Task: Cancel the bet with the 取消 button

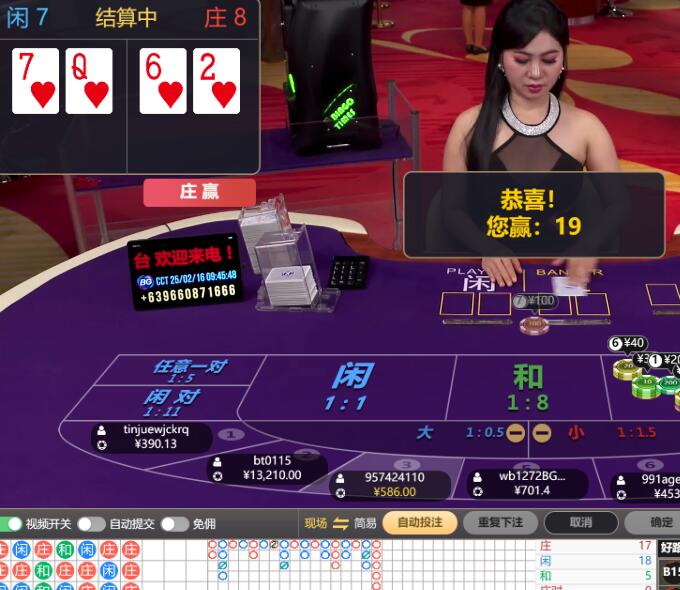Action: click(x=581, y=522)
